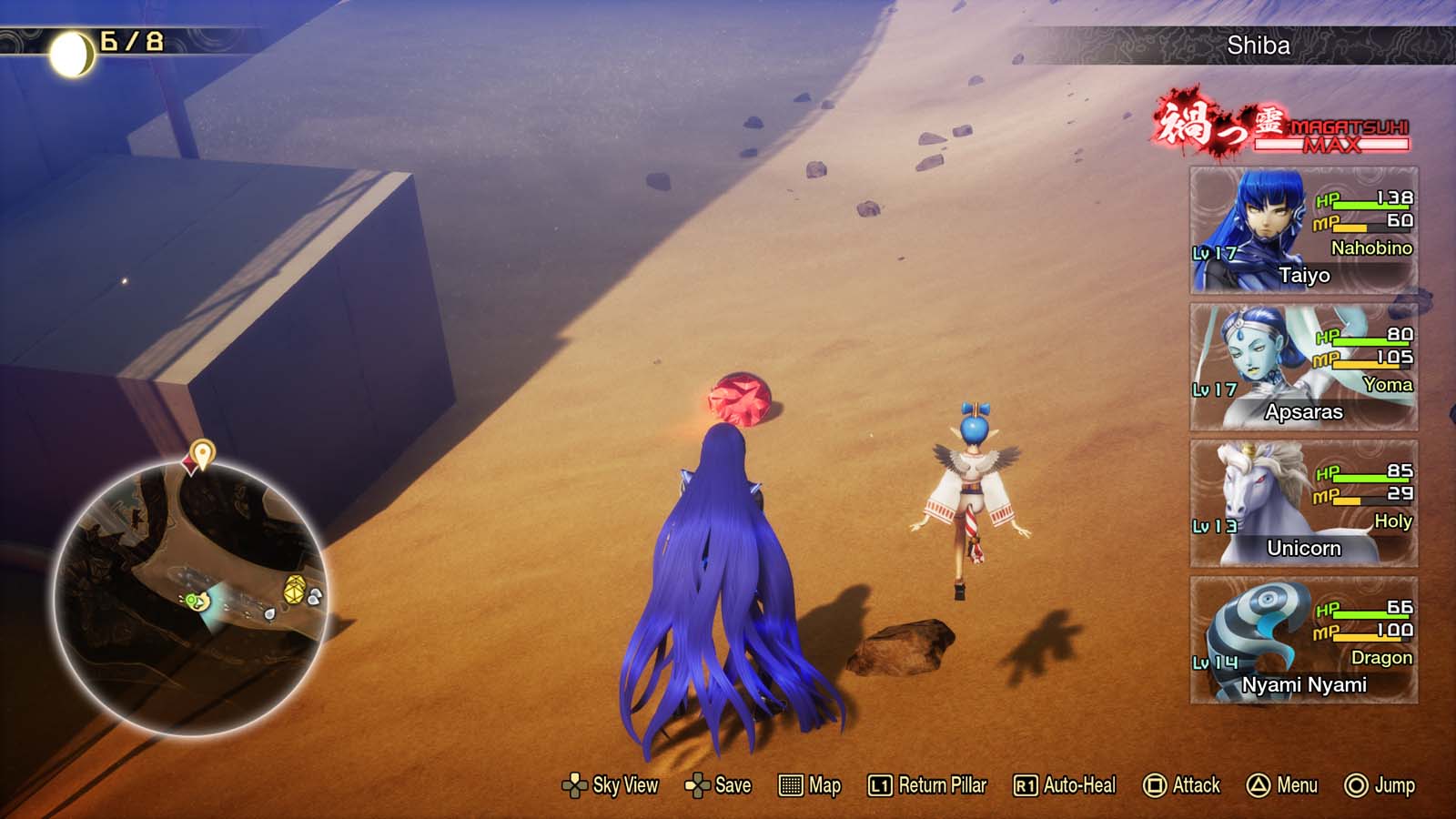
Task: Click the Save d-pad command icon
Action: (699, 784)
